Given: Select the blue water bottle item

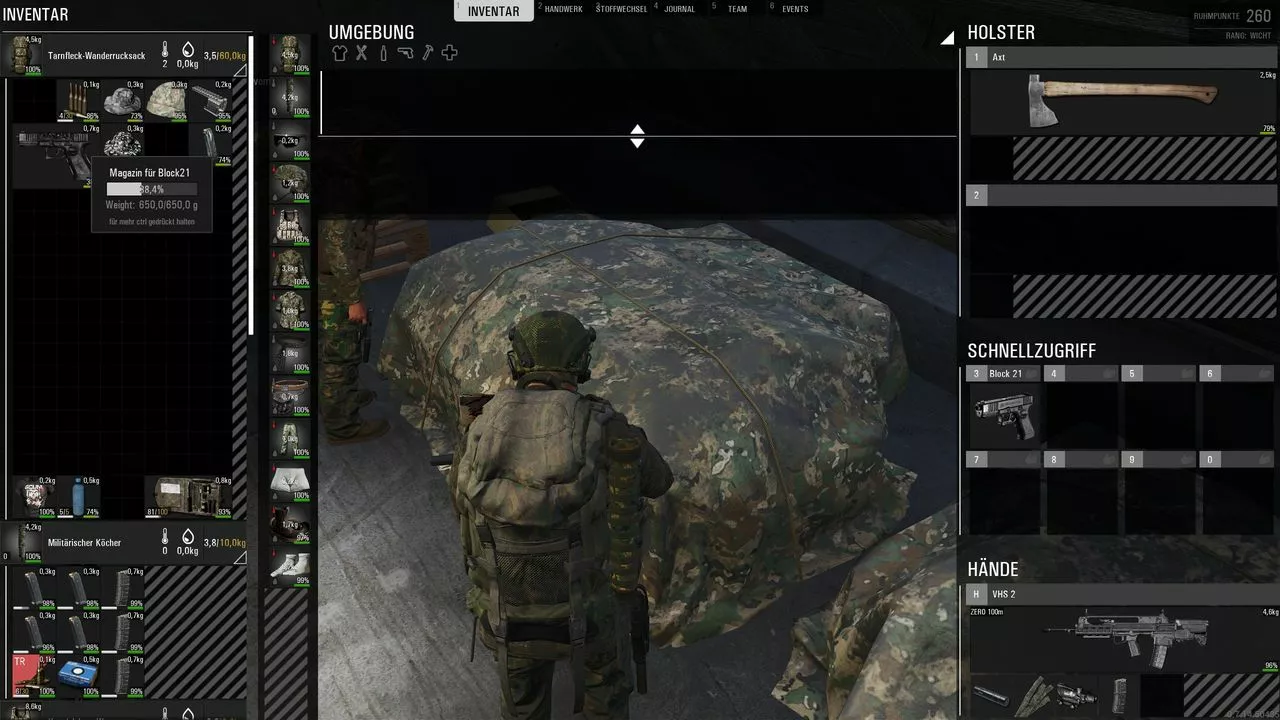Looking at the screenshot, I should (x=78, y=496).
